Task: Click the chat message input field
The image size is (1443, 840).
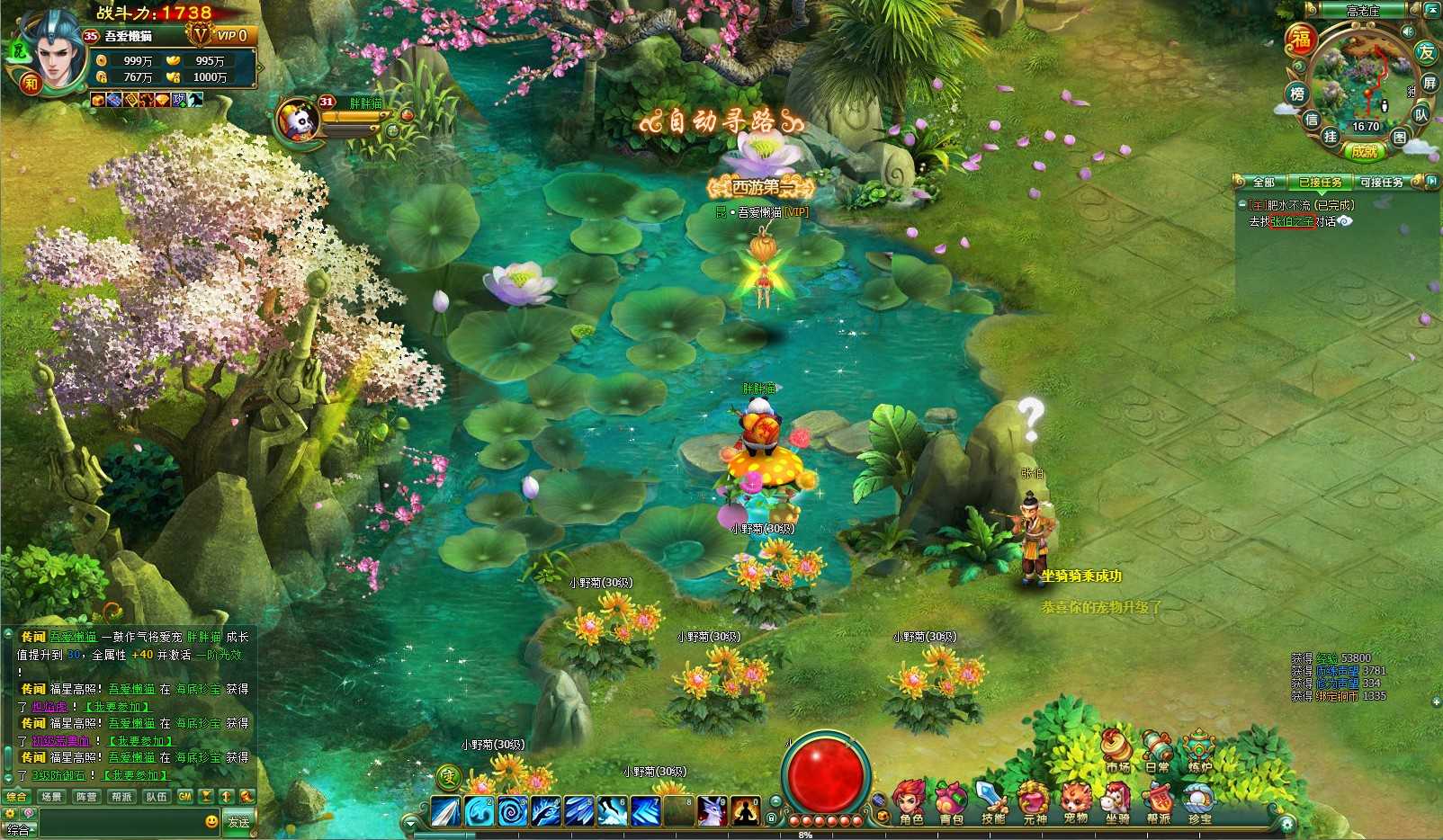Action: click(x=117, y=821)
